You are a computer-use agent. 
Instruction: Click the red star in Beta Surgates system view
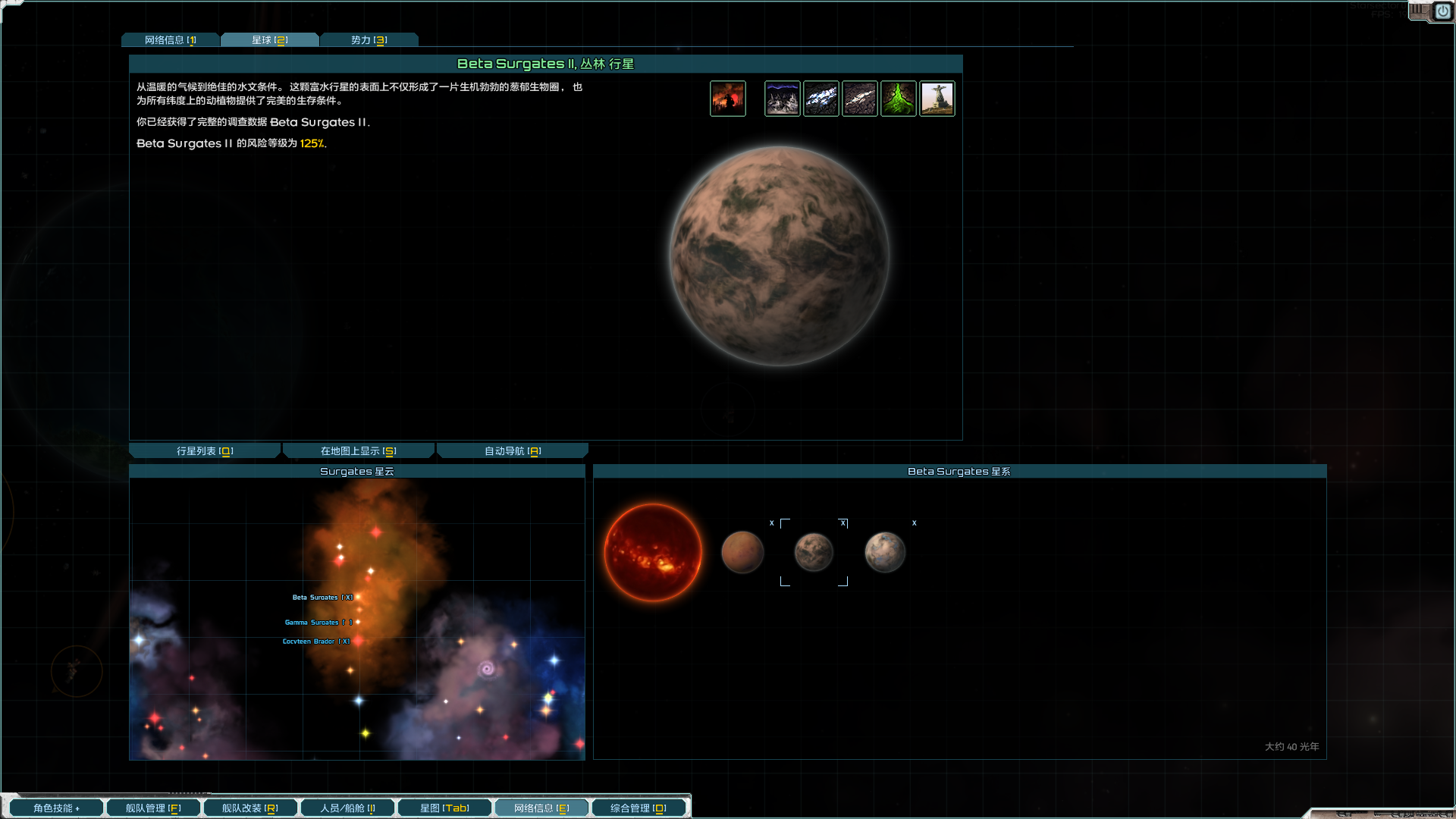tap(652, 551)
